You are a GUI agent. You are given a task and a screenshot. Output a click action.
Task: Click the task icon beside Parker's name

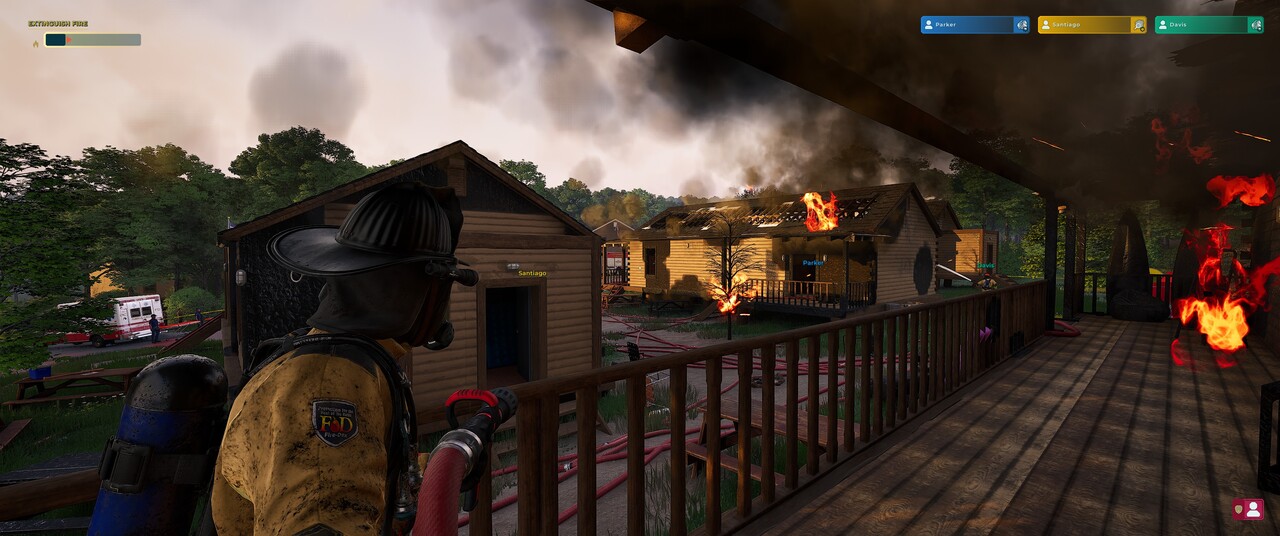click(x=1021, y=25)
